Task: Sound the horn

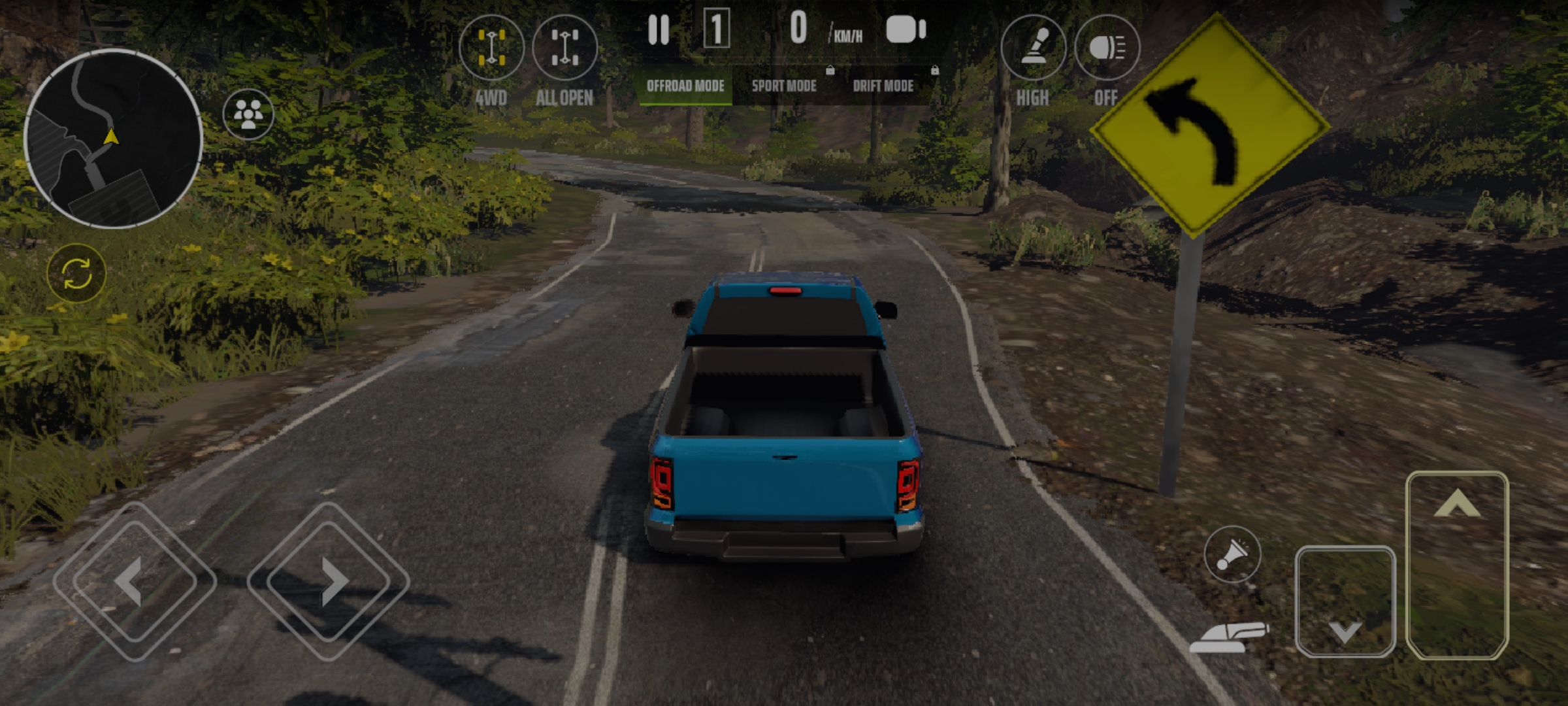Action: point(1232,554)
